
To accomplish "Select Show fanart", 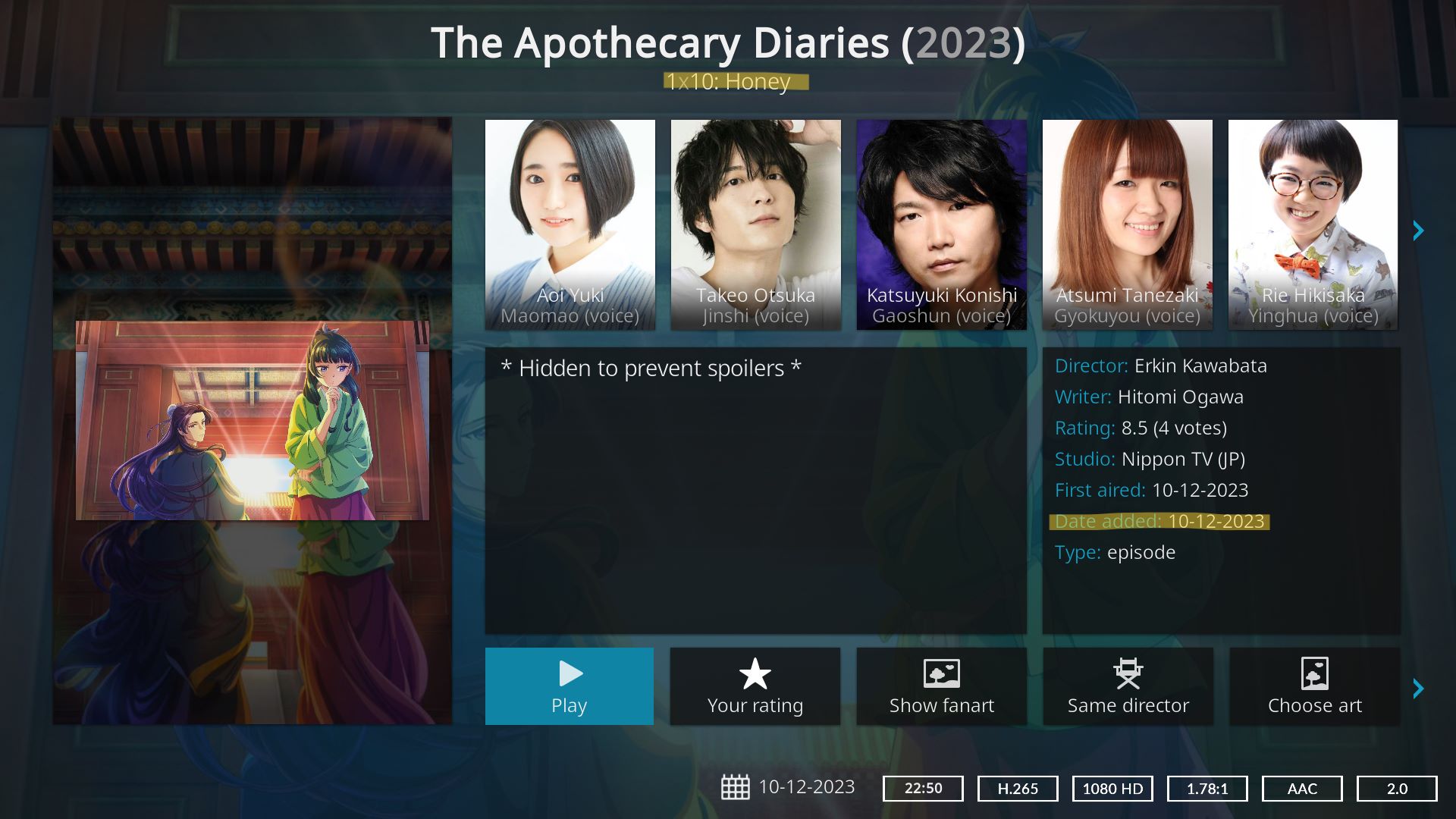I will pyautogui.click(x=941, y=686).
